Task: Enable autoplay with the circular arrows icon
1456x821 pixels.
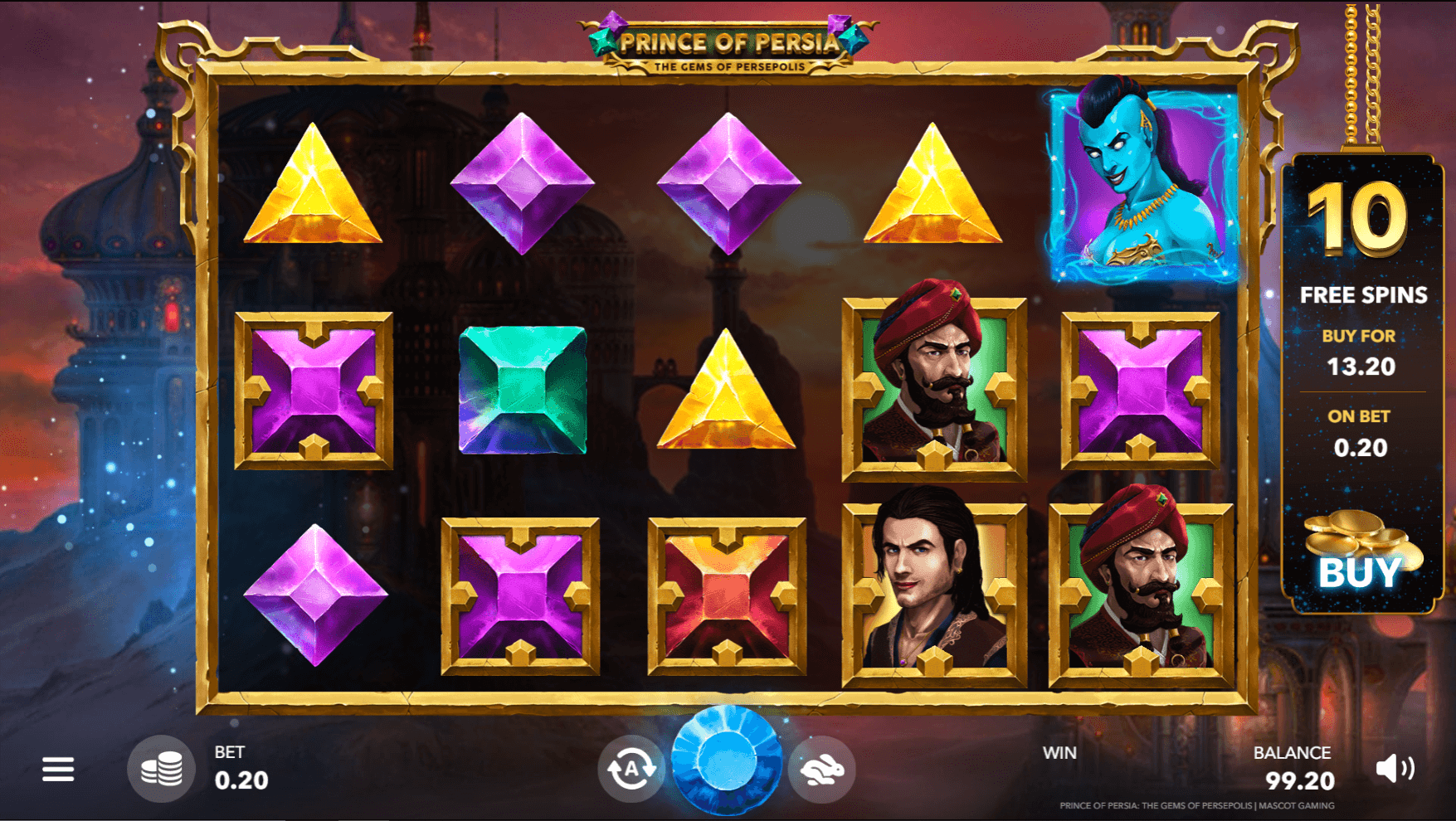Action: coord(631,769)
